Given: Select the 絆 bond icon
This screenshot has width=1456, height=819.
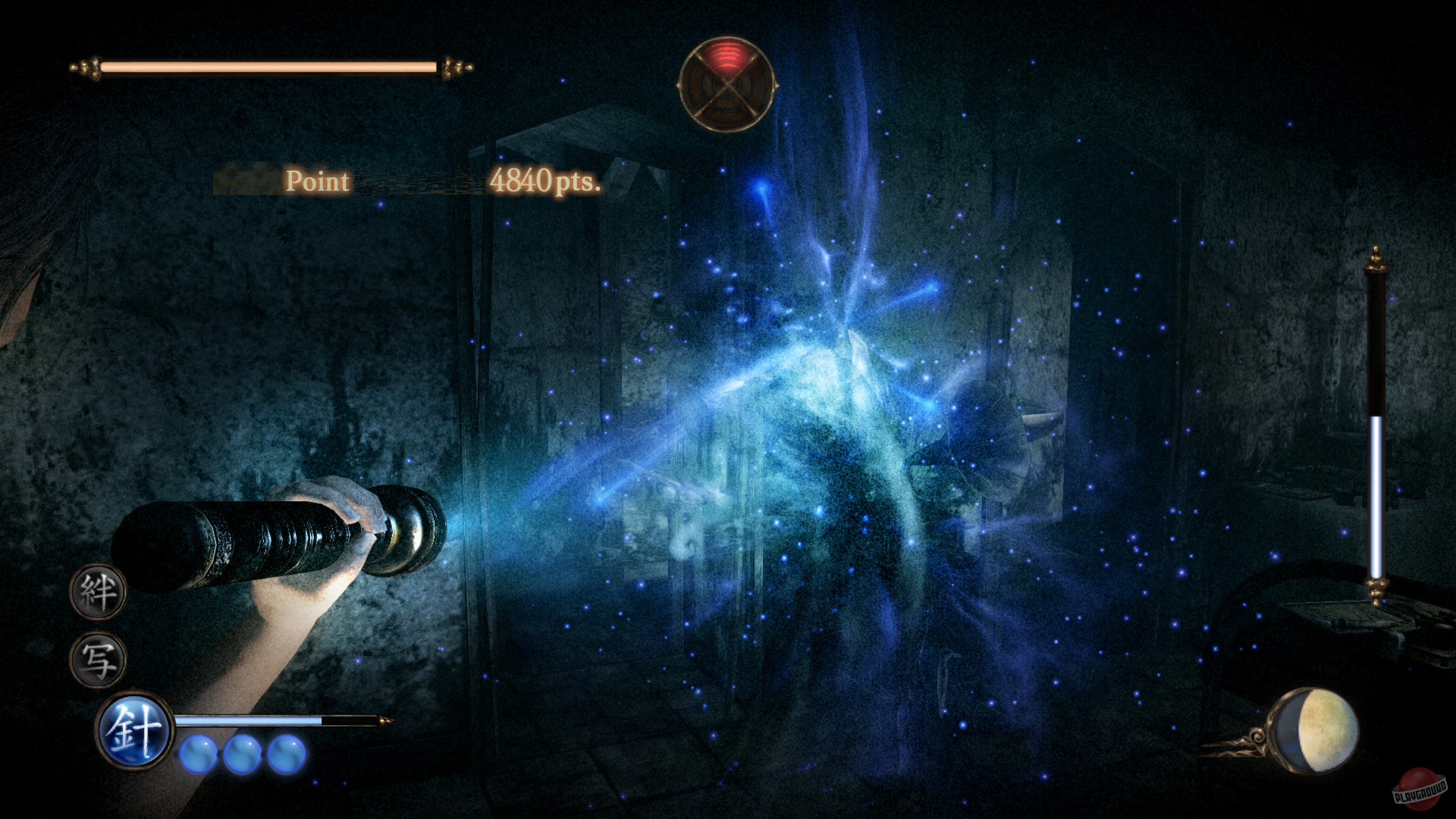Looking at the screenshot, I should pyautogui.click(x=99, y=593).
